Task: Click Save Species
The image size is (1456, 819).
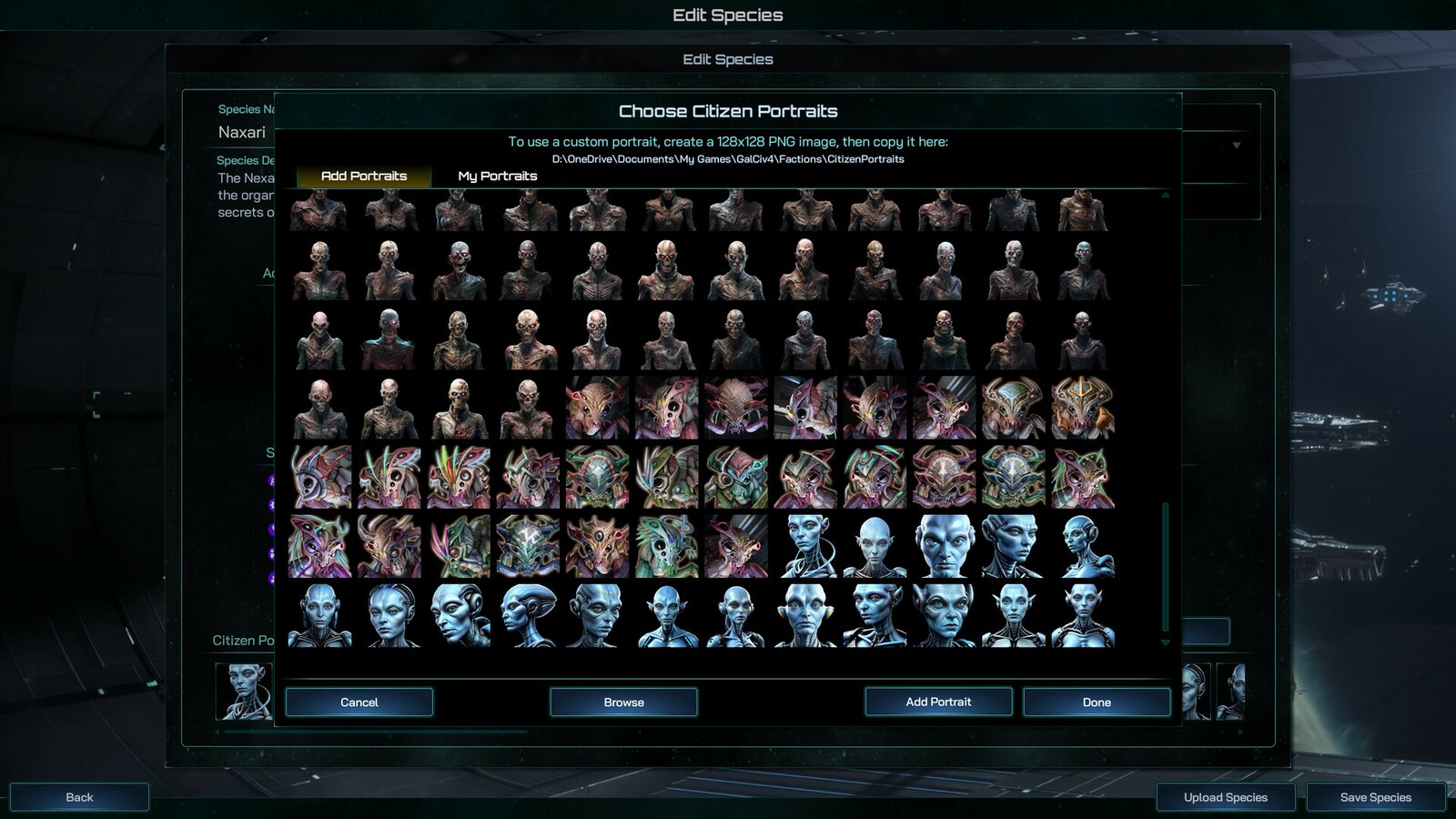Action: pyautogui.click(x=1372, y=796)
